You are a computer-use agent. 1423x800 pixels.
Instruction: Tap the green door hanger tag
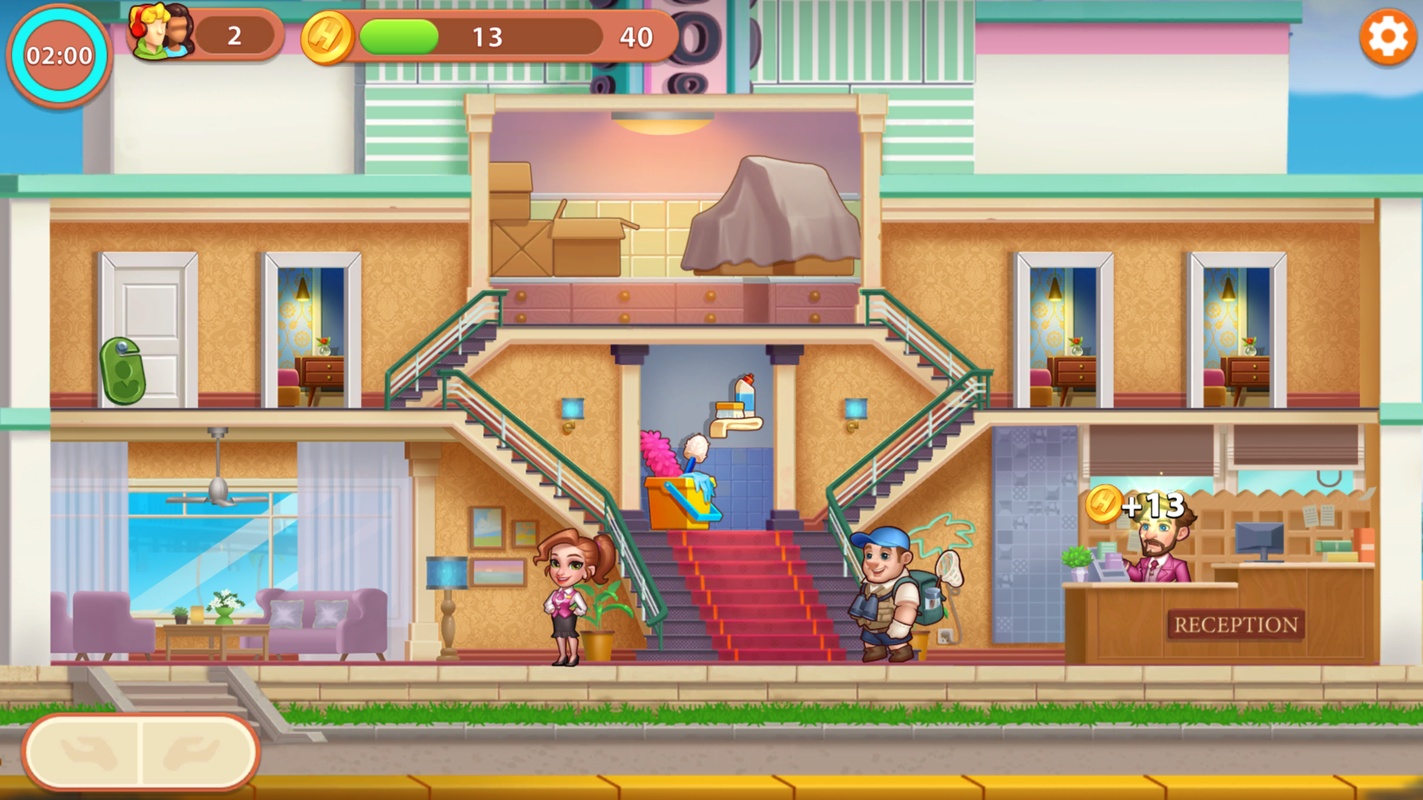123,371
